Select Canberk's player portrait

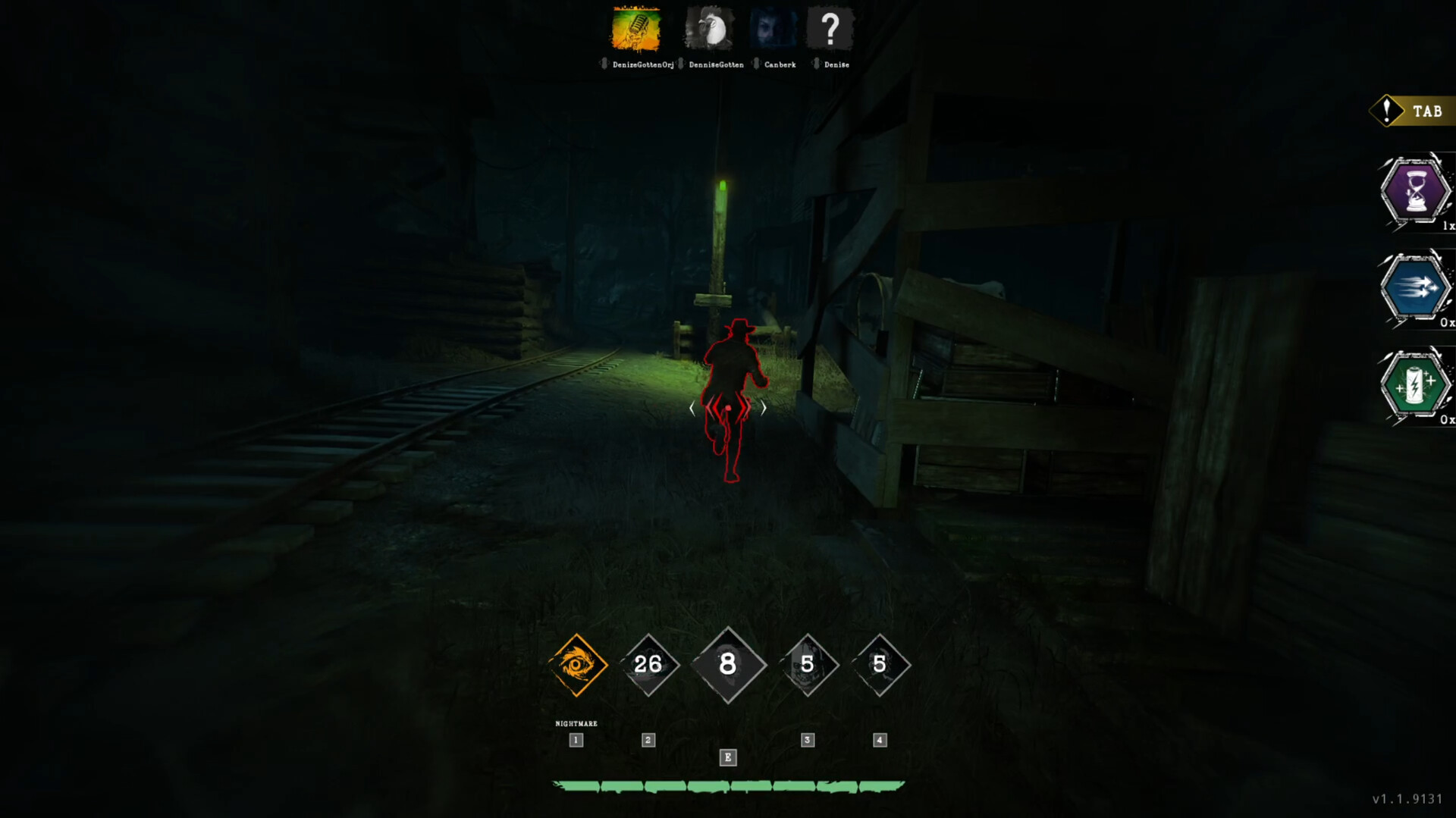[773, 29]
